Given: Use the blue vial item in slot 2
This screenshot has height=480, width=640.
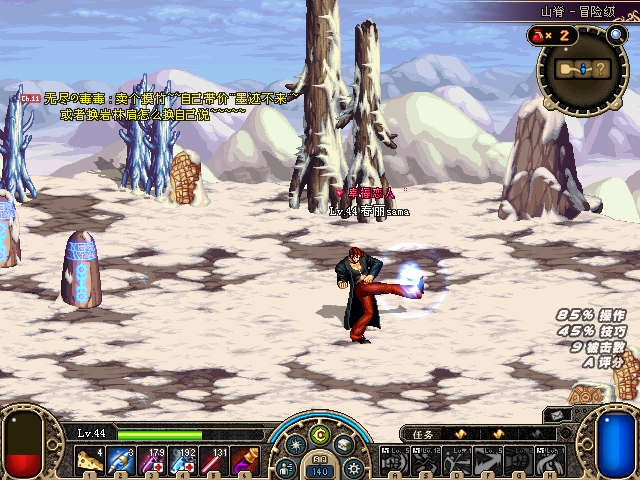Looking at the screenshot, I should (x=120, y=460).
